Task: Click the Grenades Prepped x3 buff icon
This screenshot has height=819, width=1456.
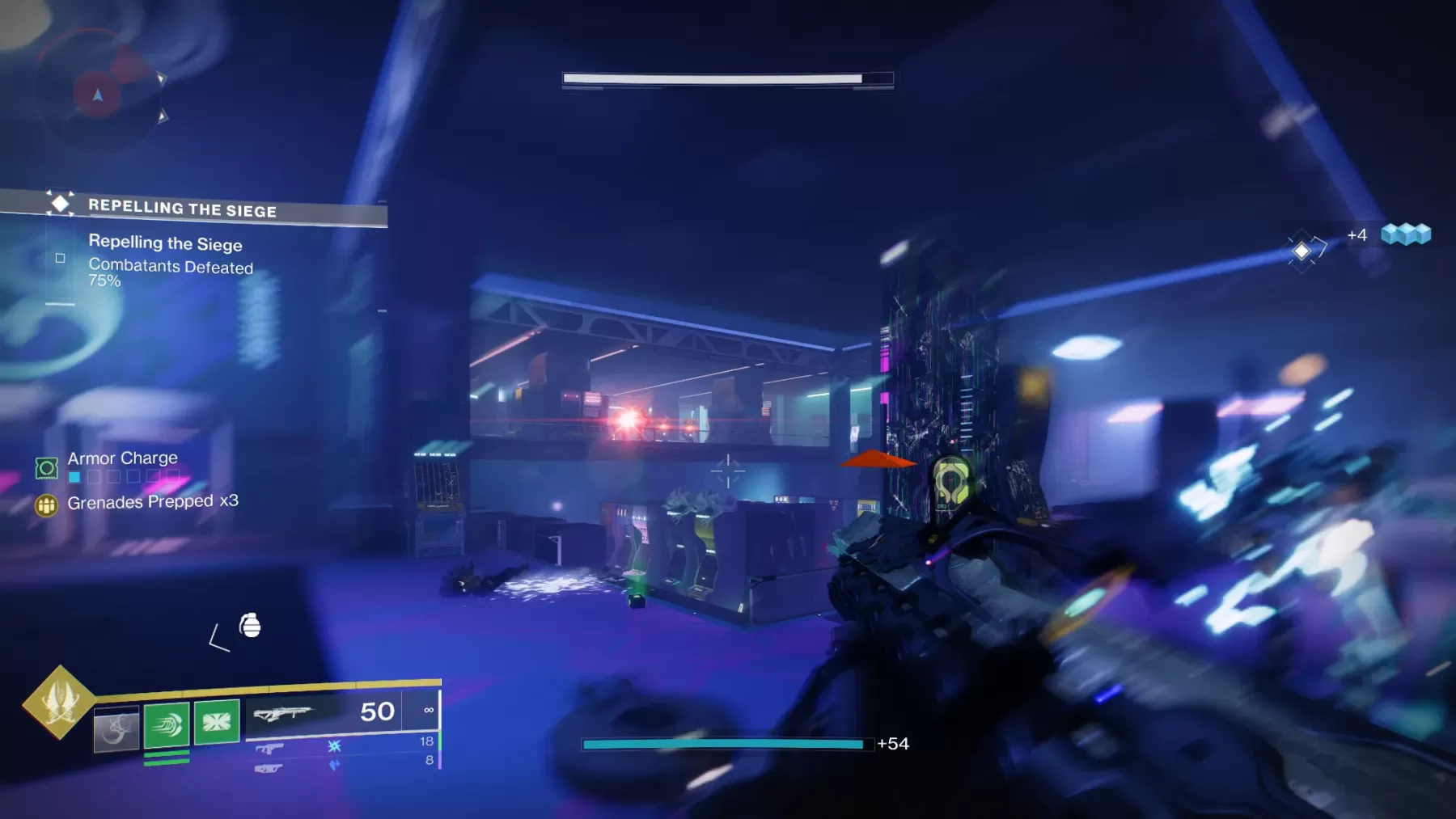Action: coord(48,504)
